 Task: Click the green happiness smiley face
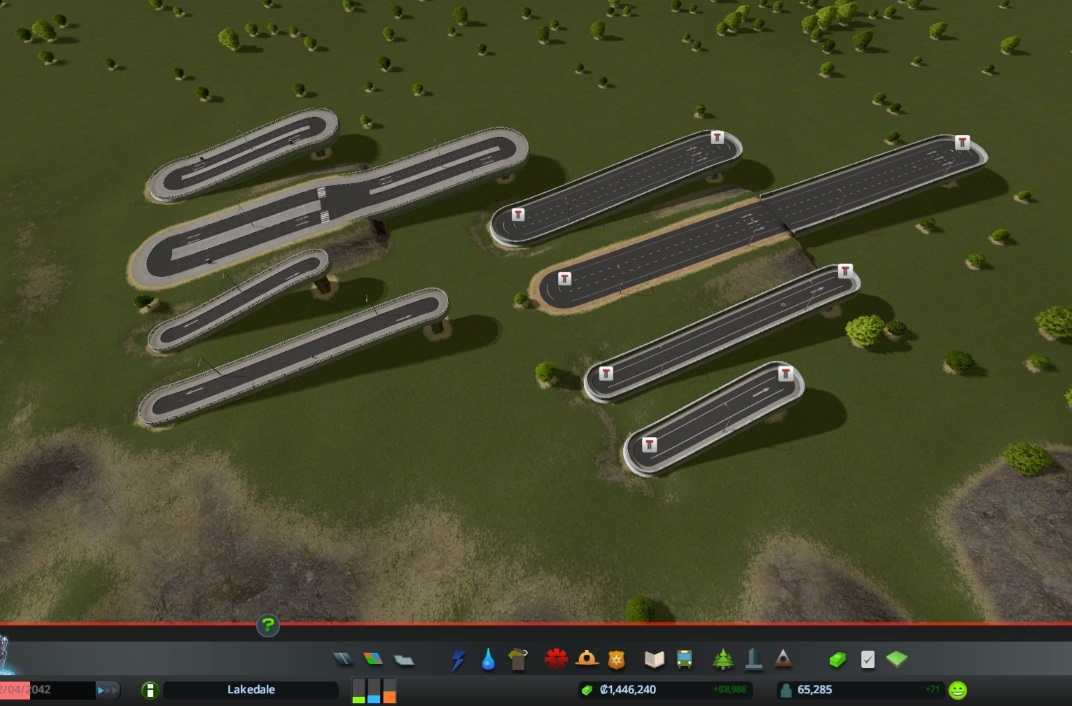pyautogui.click(x=958, y=690)
